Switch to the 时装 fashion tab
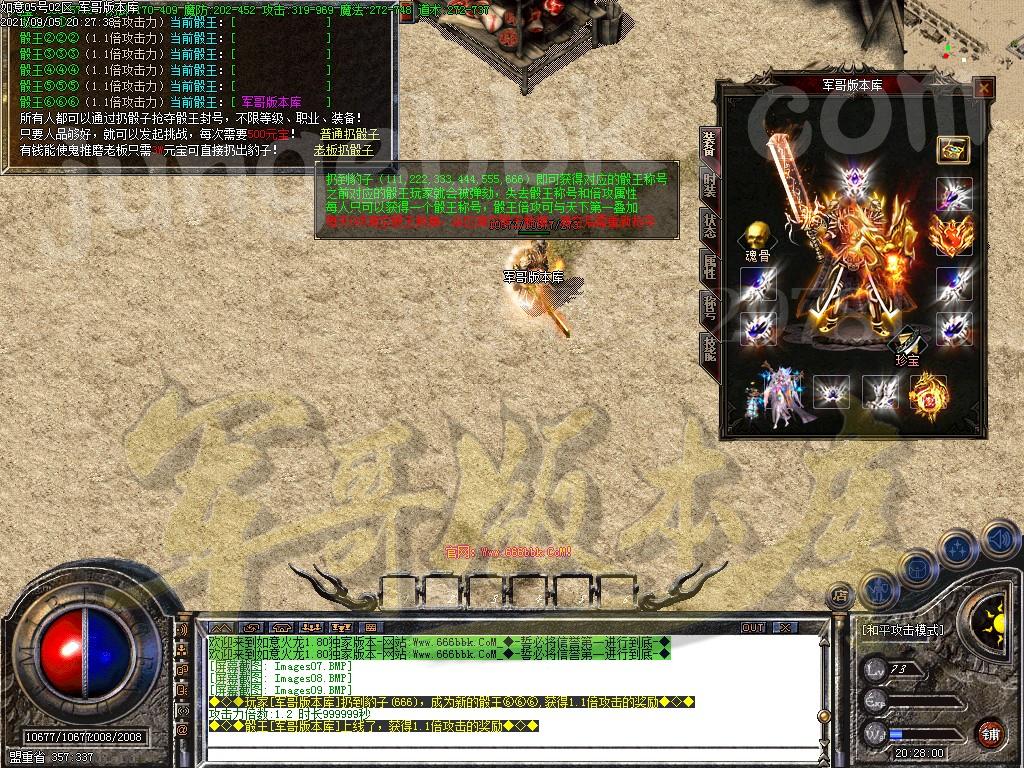This screenshot has height=768, width=1024. pos(709,184)
